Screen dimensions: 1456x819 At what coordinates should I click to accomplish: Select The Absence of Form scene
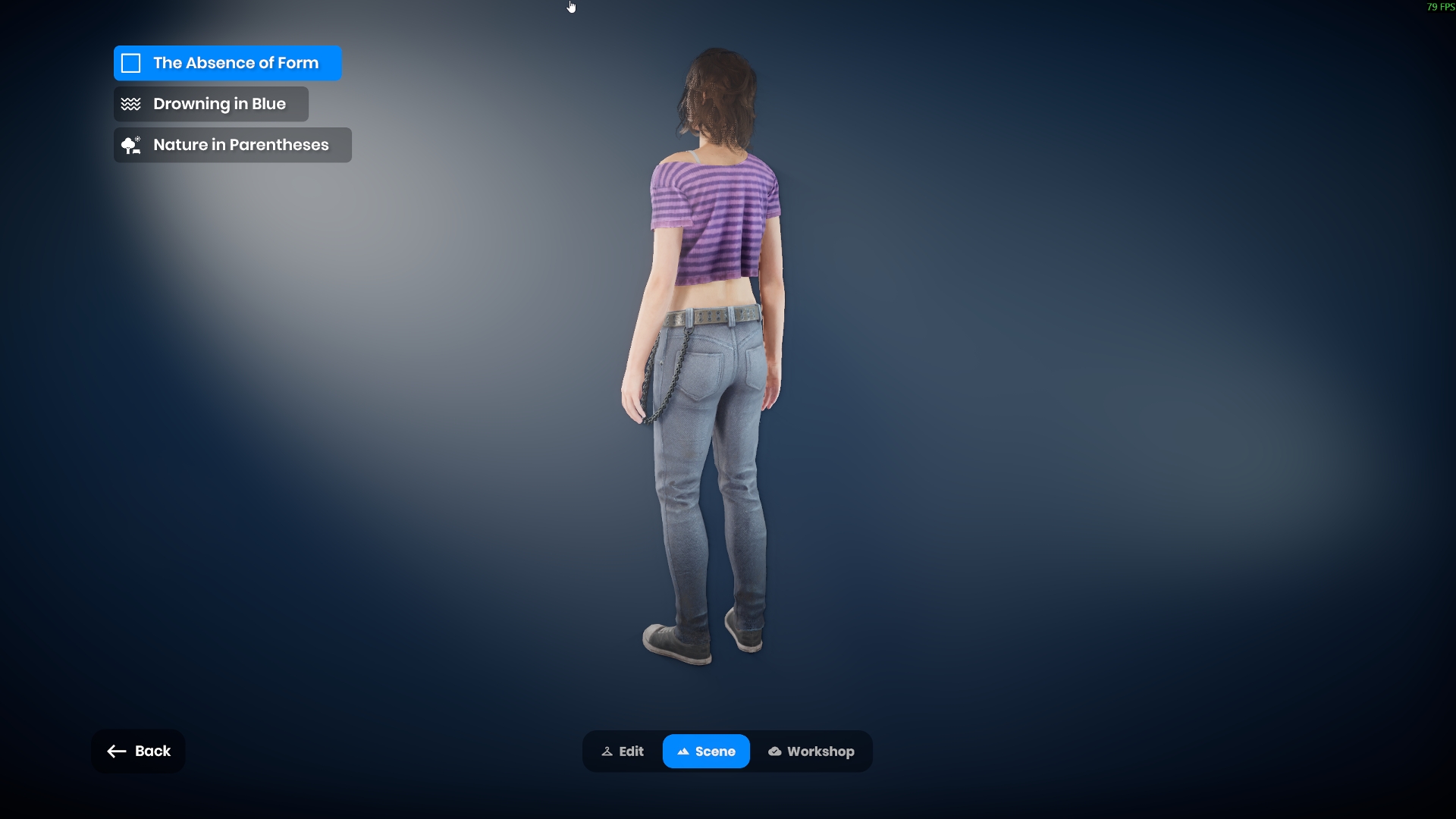[227, 63]
